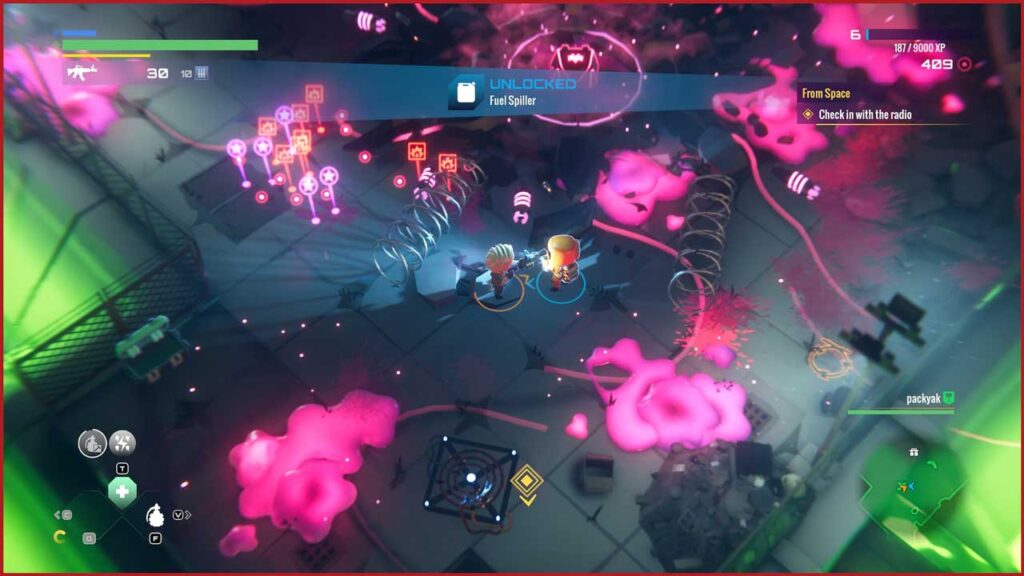This screenshot has height=576, width=1024.
Task: Click the red currency coin icon
Action: pyautogui.click(x=964, y=64)
